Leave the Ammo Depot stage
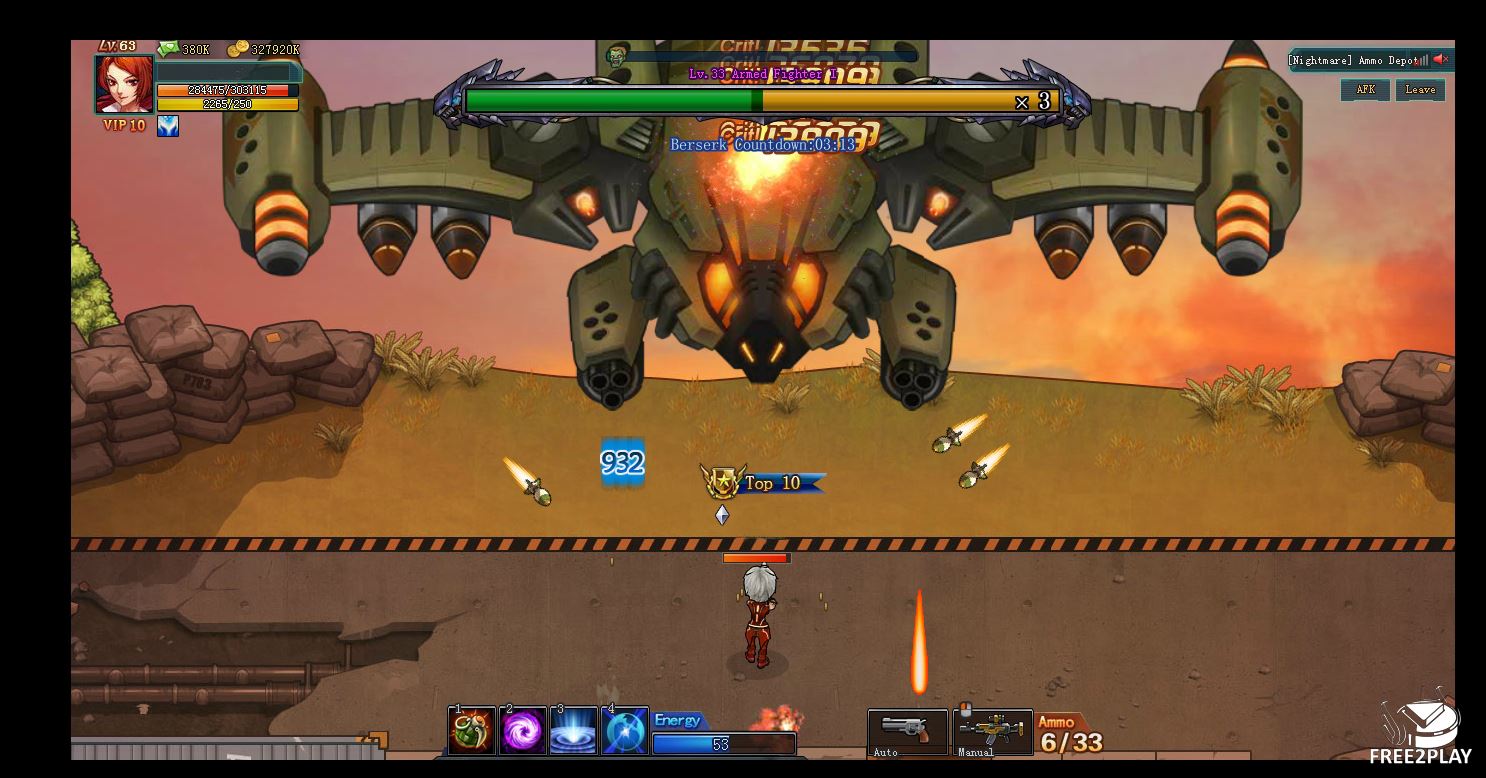 1420,90
